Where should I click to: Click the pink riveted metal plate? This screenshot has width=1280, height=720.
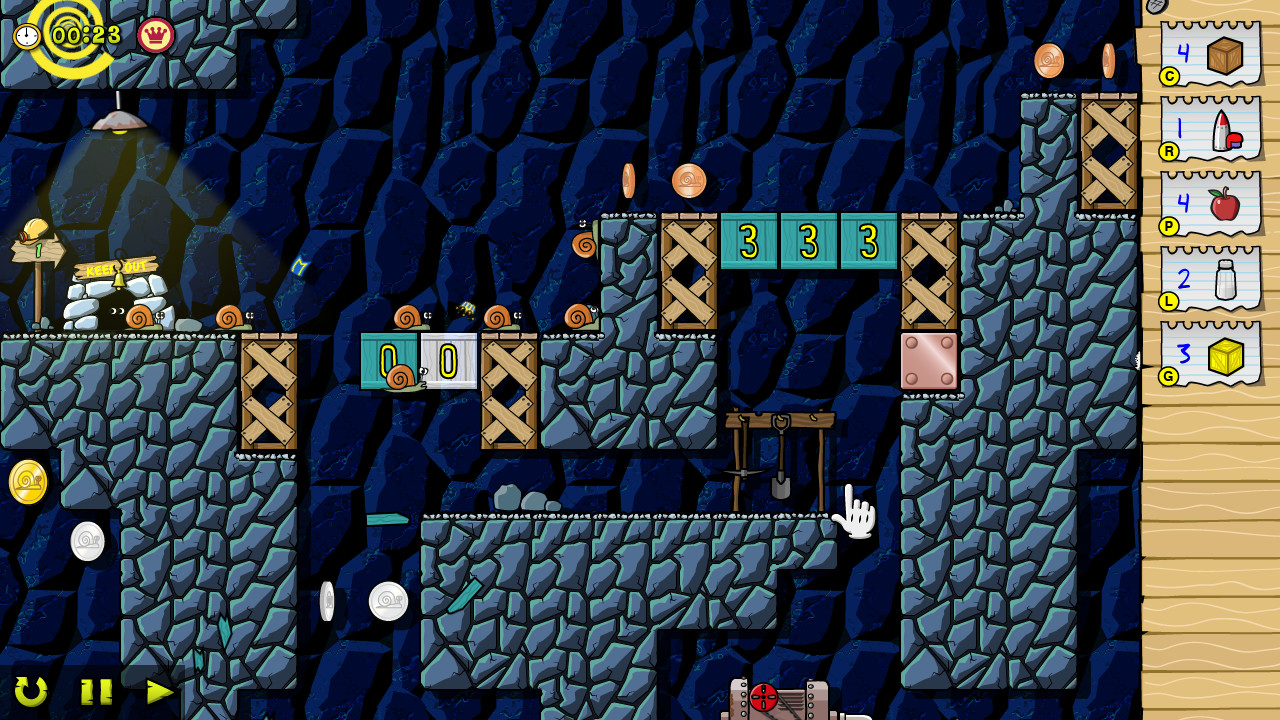pos(930,360)
